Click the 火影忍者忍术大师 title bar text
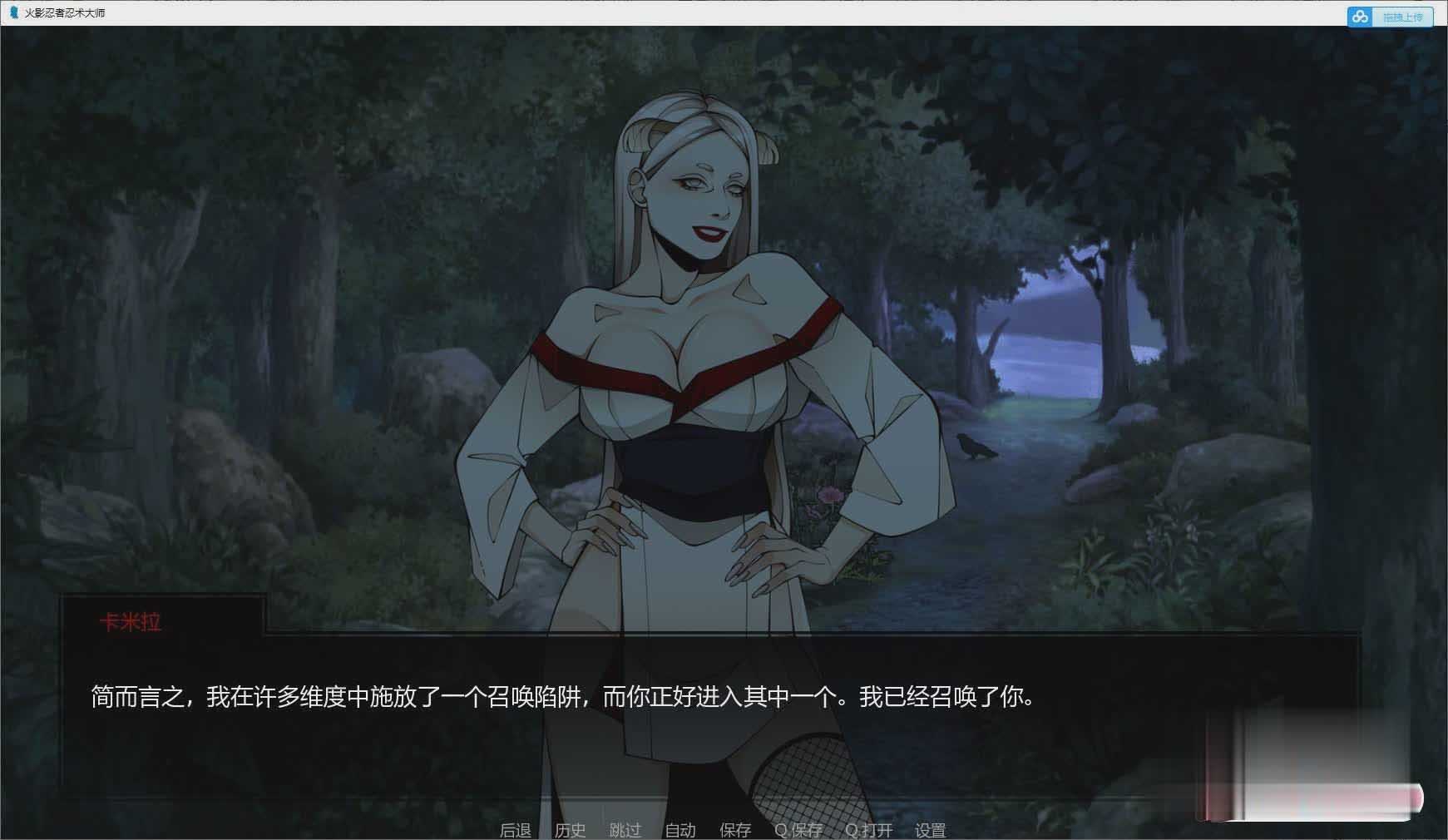The image size is (1448, 840). 65,13
